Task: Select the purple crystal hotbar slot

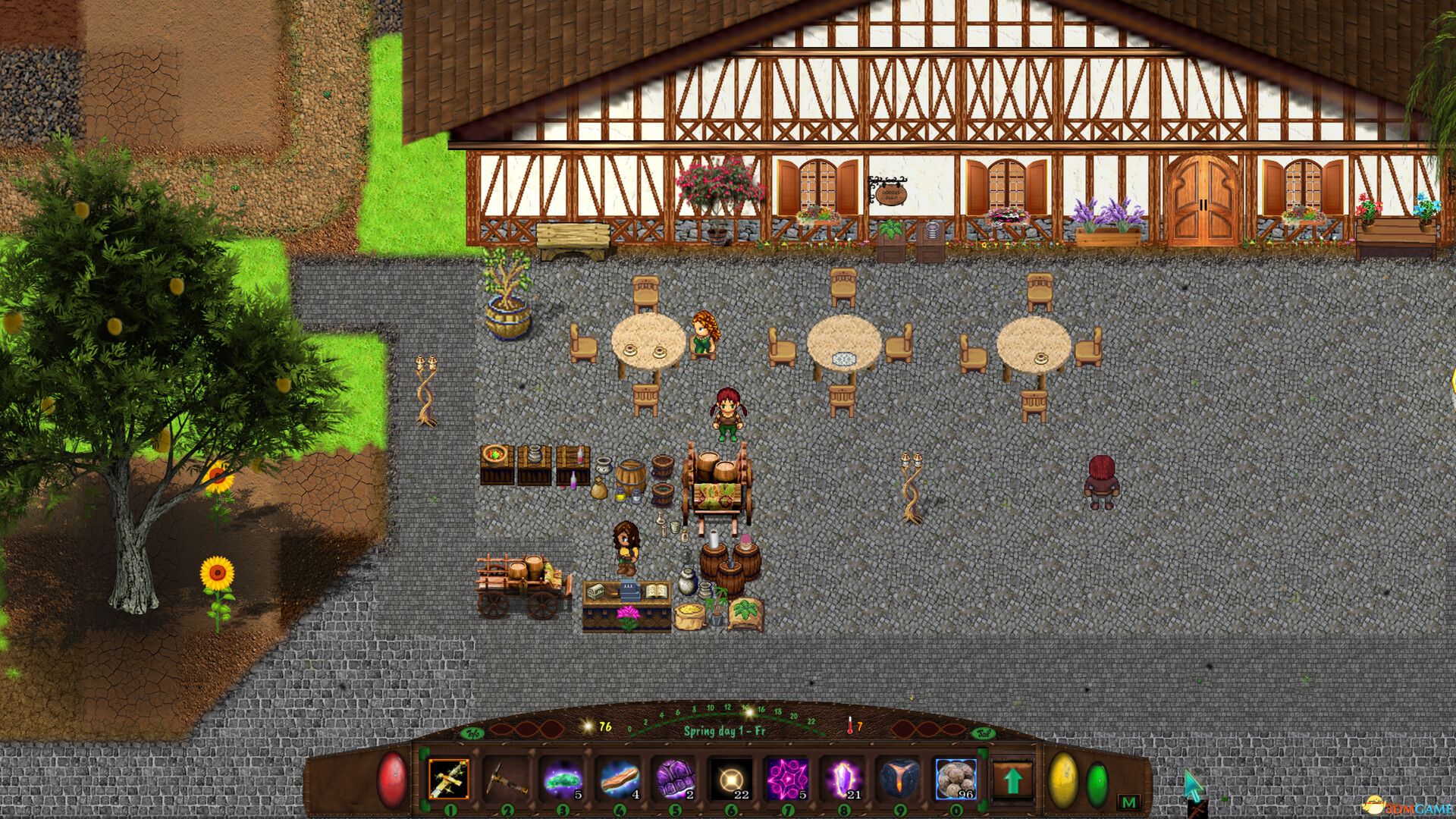Action: point(843,780)
